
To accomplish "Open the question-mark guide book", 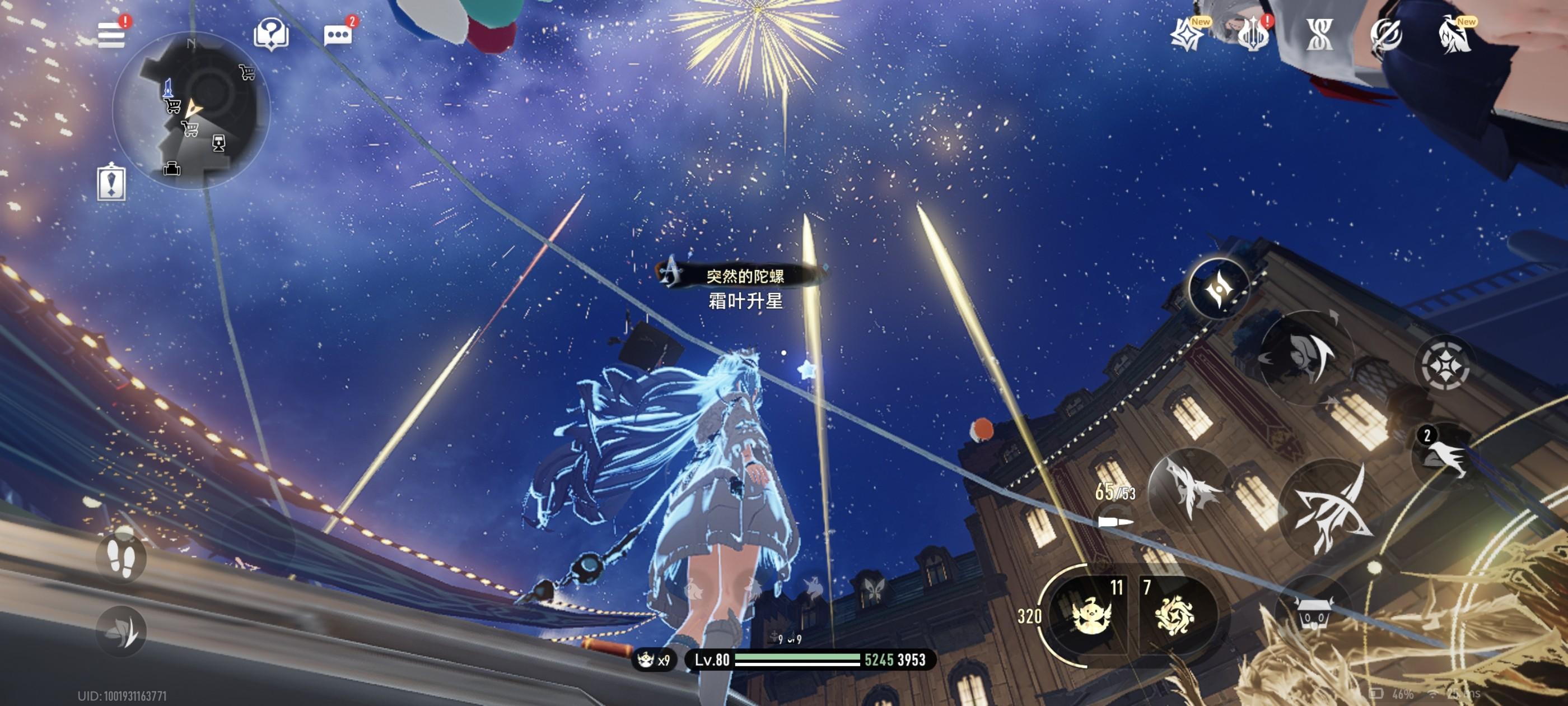I will pyautogui.click(x=271, y=33).
